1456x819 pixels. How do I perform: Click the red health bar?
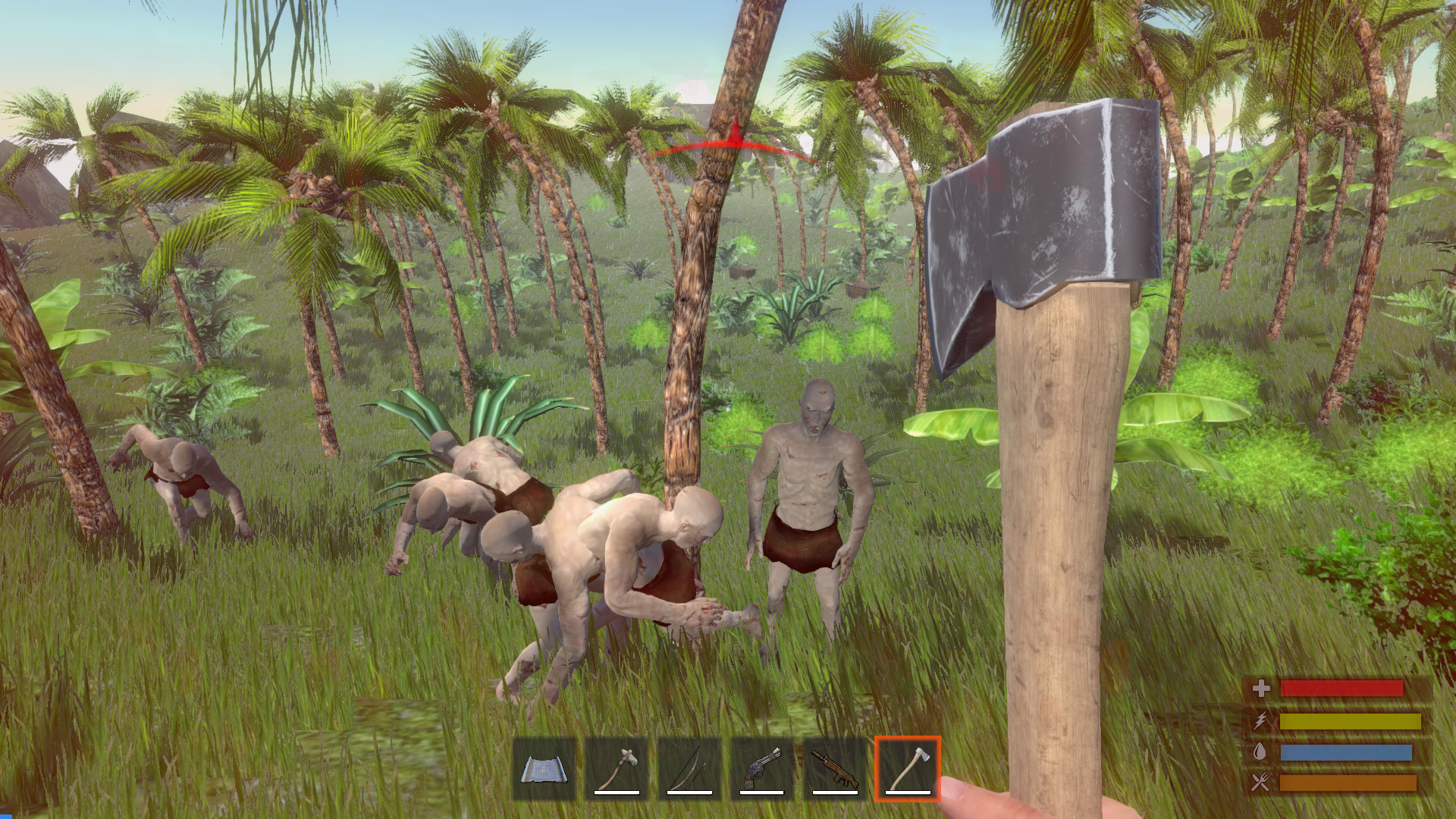tap(1342, 689)
